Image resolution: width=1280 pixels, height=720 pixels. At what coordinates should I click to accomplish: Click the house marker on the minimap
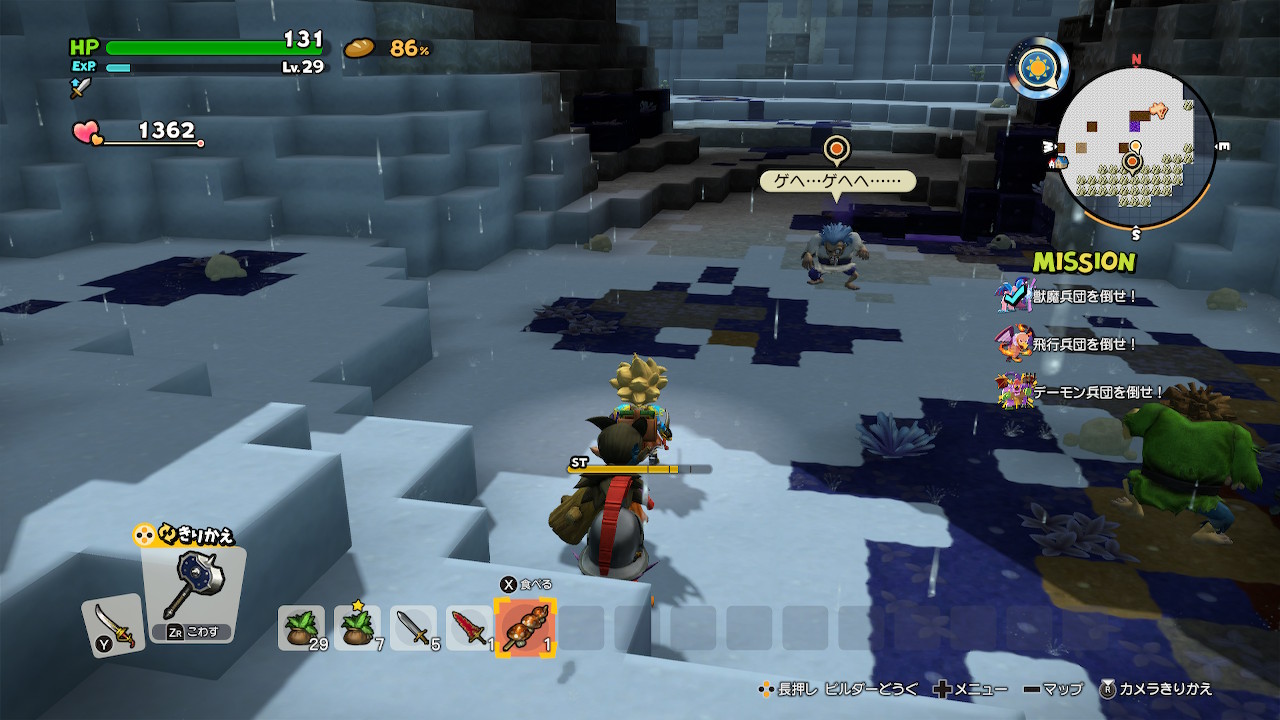pos(1052,162)
